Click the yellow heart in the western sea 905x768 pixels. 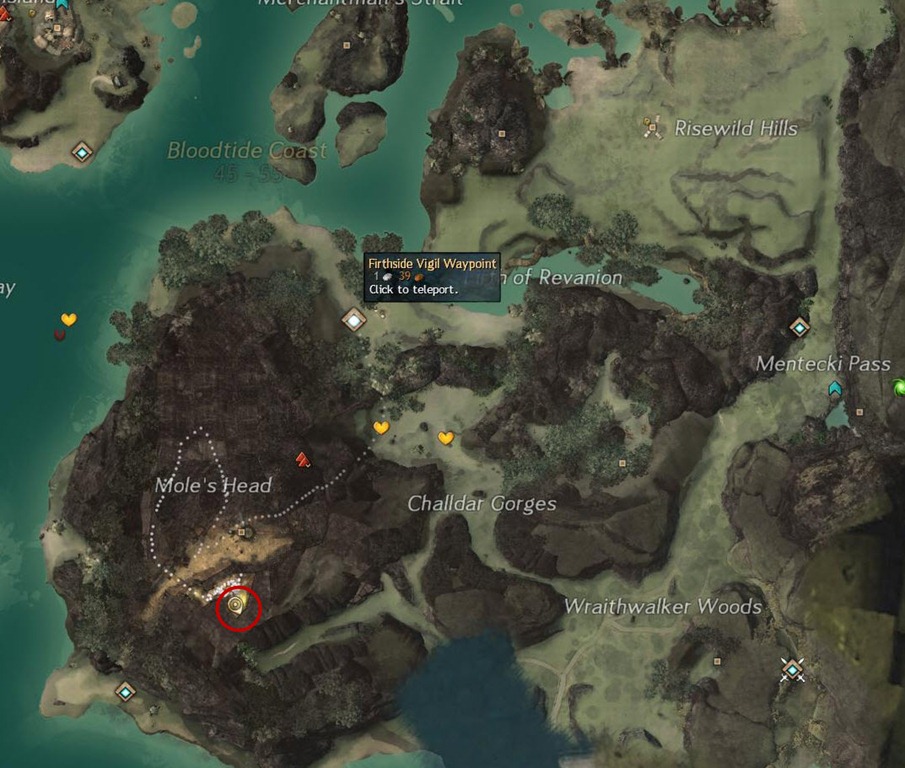[68, 319]
